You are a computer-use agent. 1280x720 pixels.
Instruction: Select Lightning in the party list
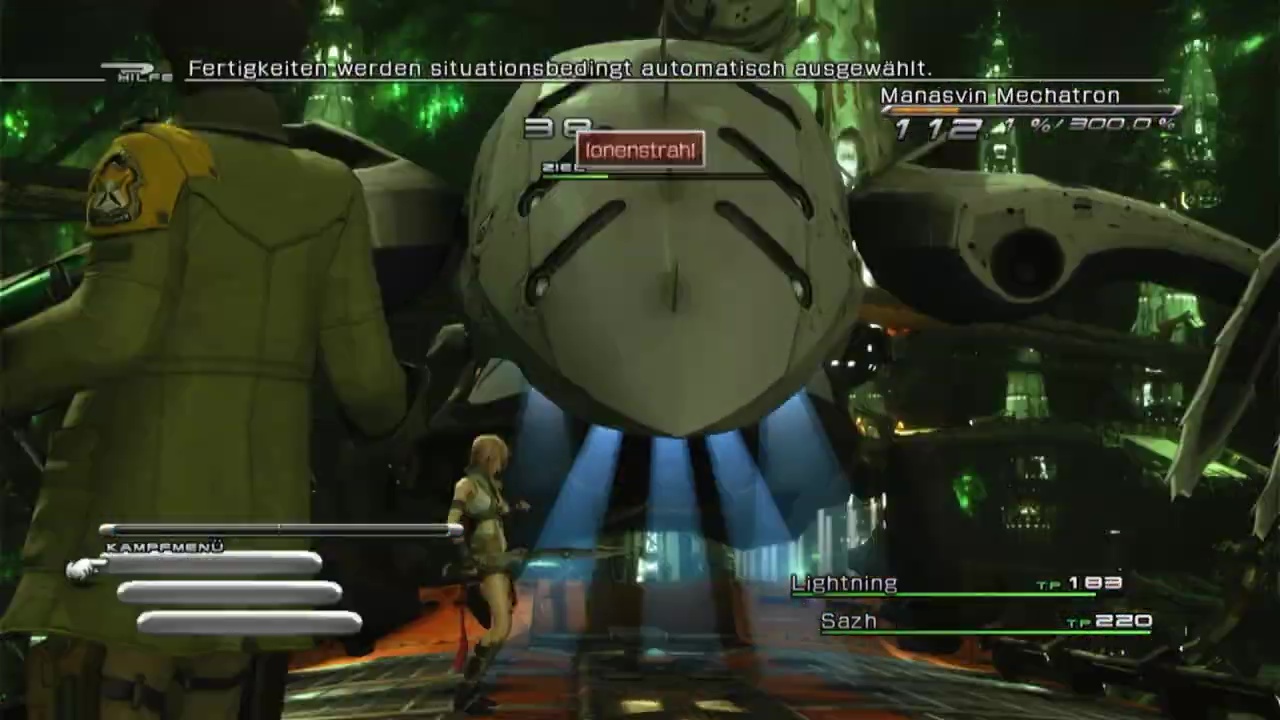845,584
